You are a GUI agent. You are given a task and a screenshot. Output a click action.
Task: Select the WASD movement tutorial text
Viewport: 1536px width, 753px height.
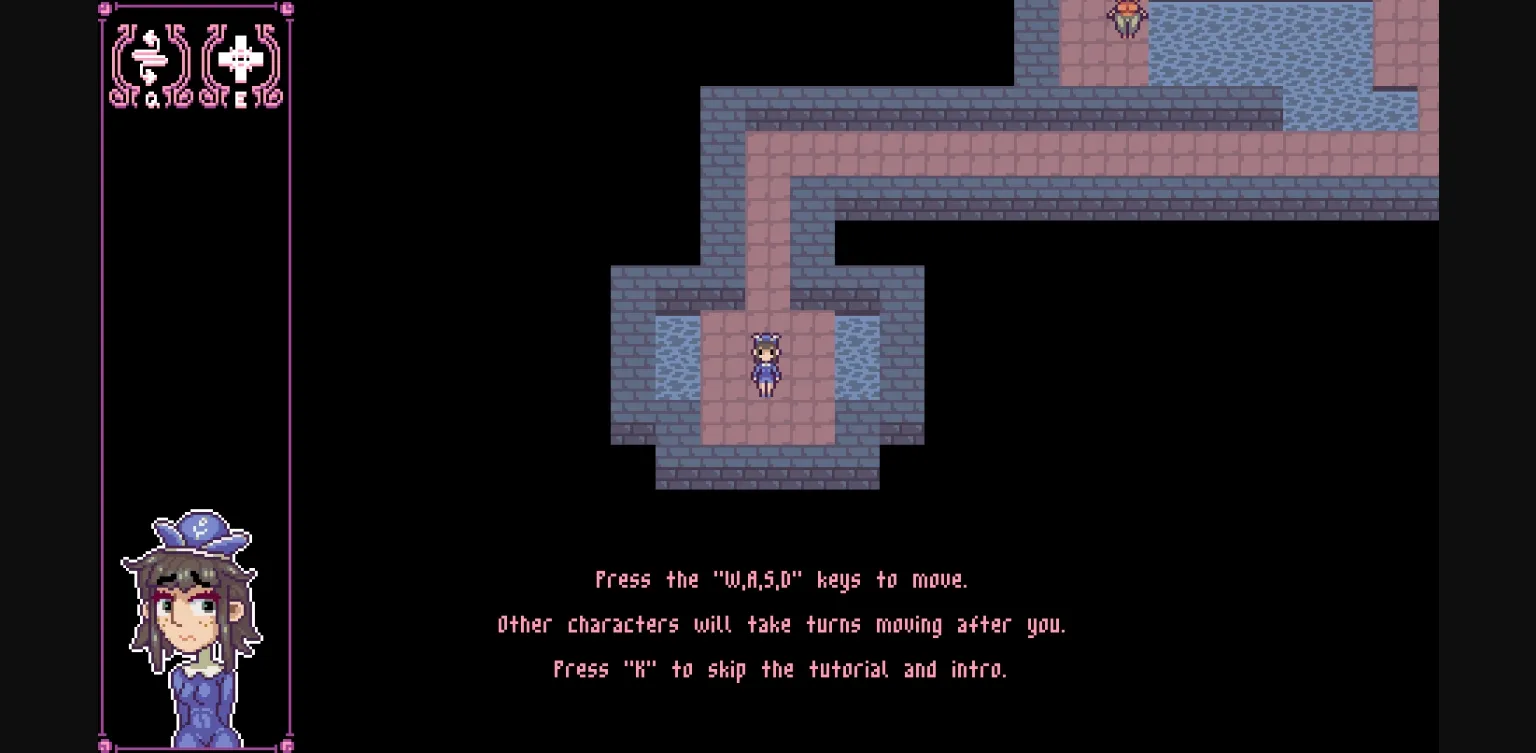click(x=780, y=579)
